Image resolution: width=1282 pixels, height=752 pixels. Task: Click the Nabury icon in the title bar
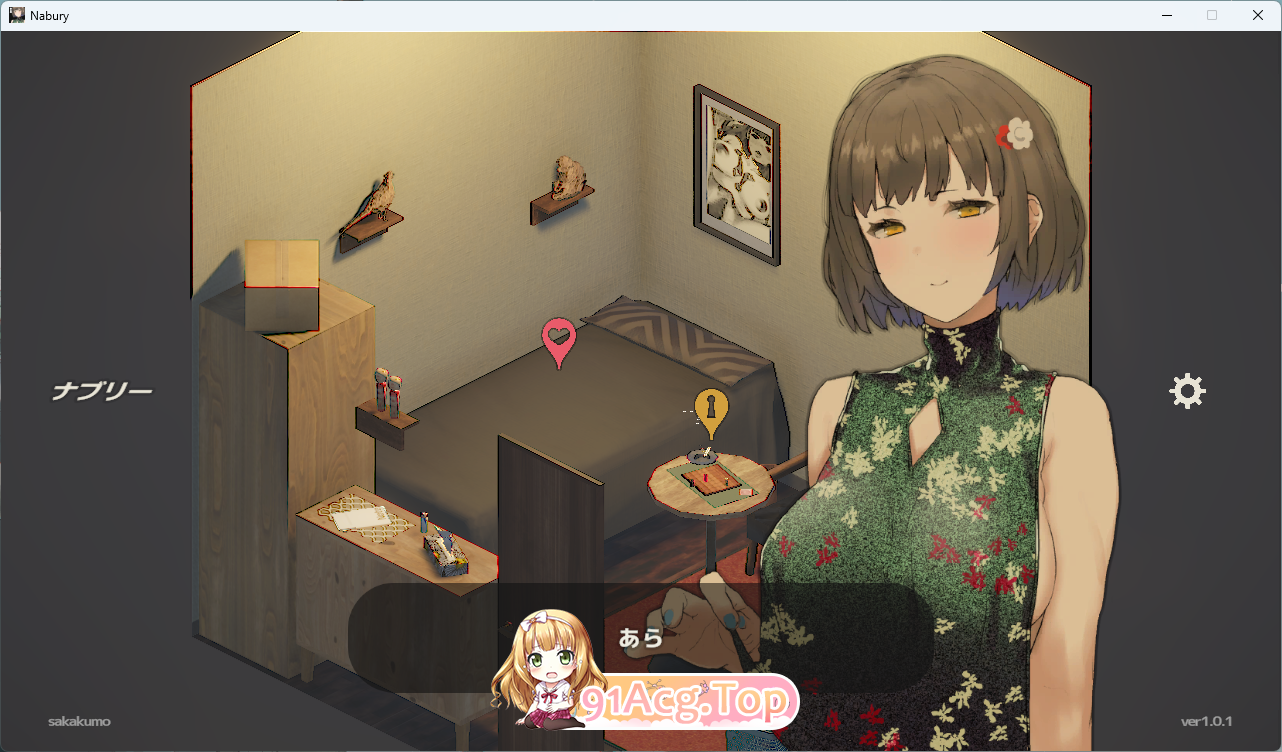(x=16, y=15)
